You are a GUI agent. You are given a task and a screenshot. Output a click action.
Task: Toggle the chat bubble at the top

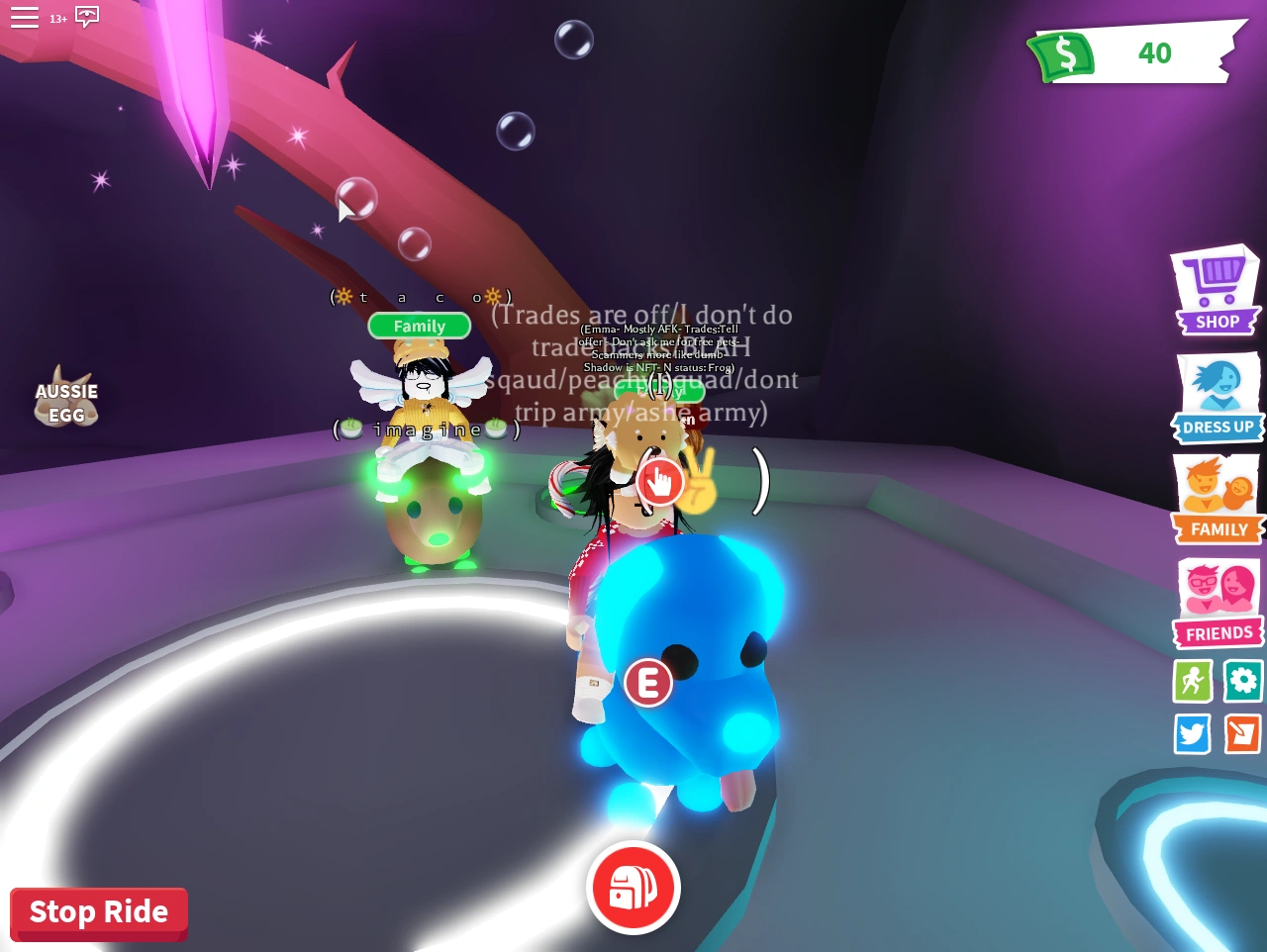click(x=86, y=17)
